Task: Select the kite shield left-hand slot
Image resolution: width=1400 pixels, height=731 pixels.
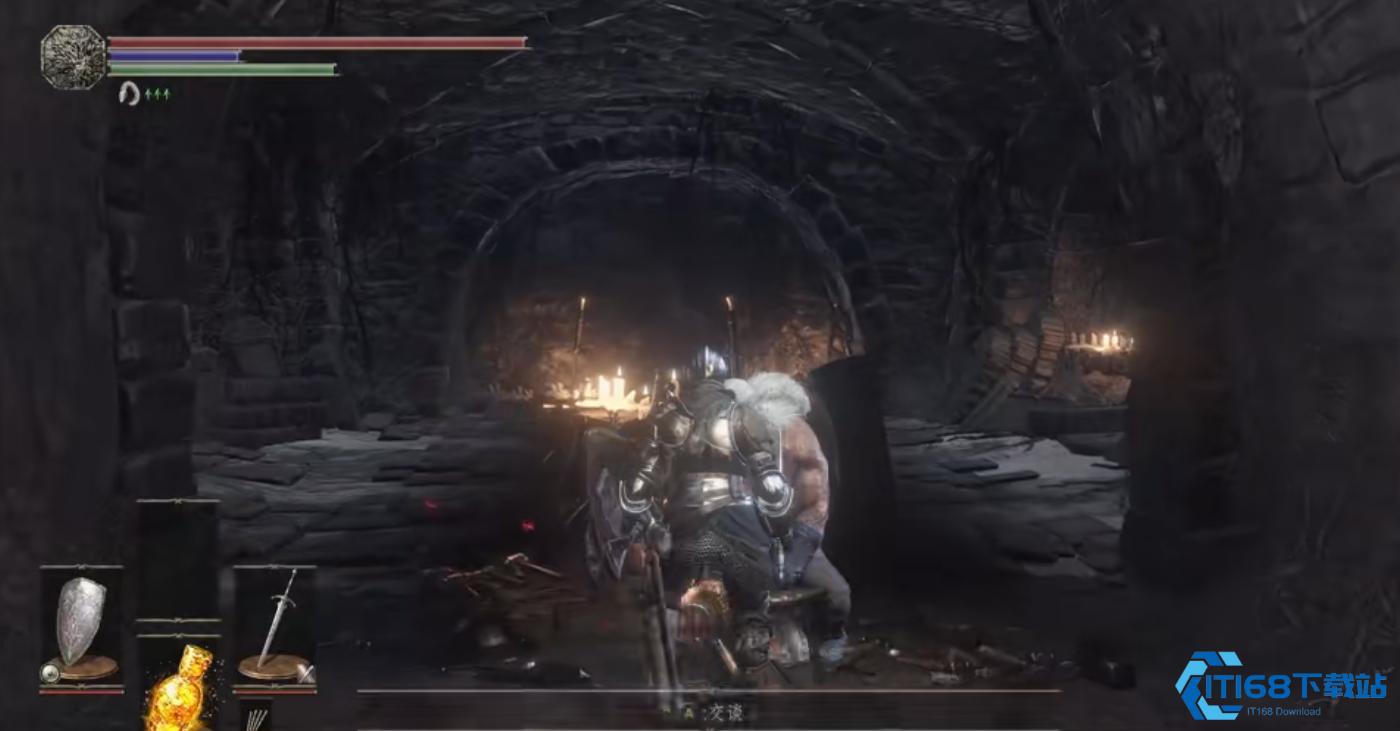Action: (x=81, y=627)
